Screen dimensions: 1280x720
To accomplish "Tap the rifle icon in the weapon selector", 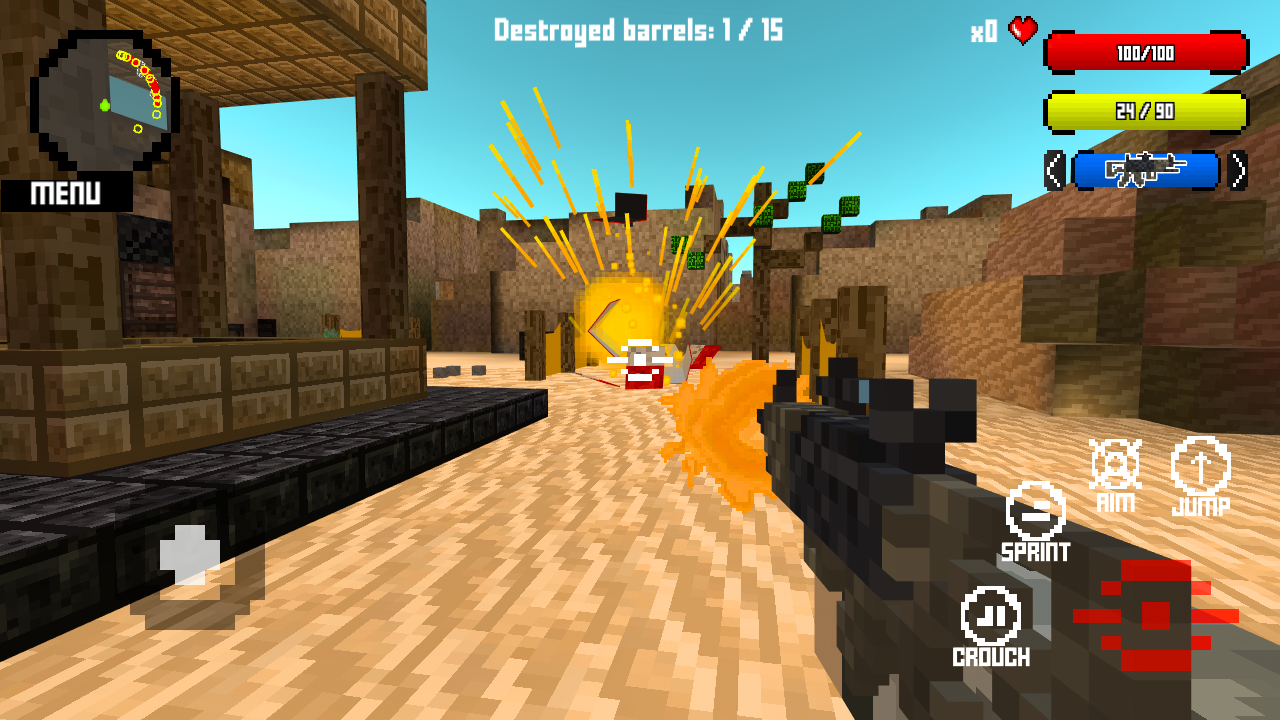I will coord(1146,170).
